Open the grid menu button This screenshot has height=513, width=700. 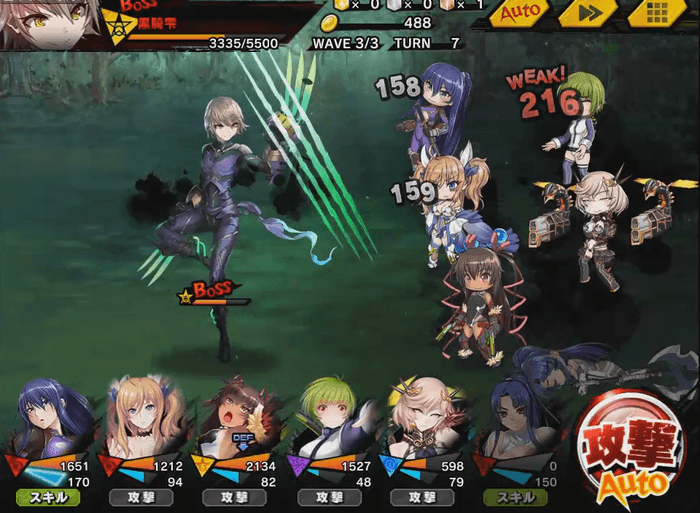coord(657,14)
